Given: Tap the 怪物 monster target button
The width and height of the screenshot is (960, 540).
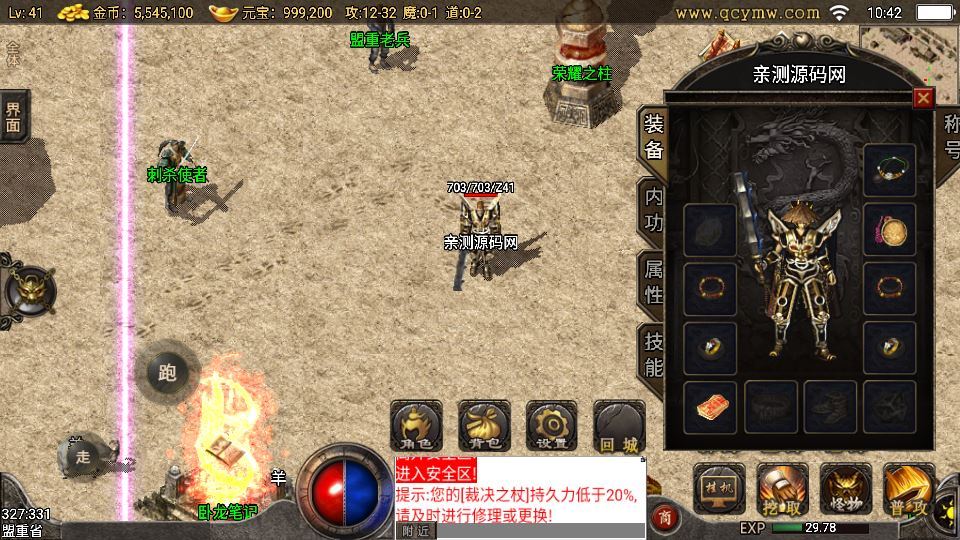Looking at the screenshot, I should click(x=845, y=489).
